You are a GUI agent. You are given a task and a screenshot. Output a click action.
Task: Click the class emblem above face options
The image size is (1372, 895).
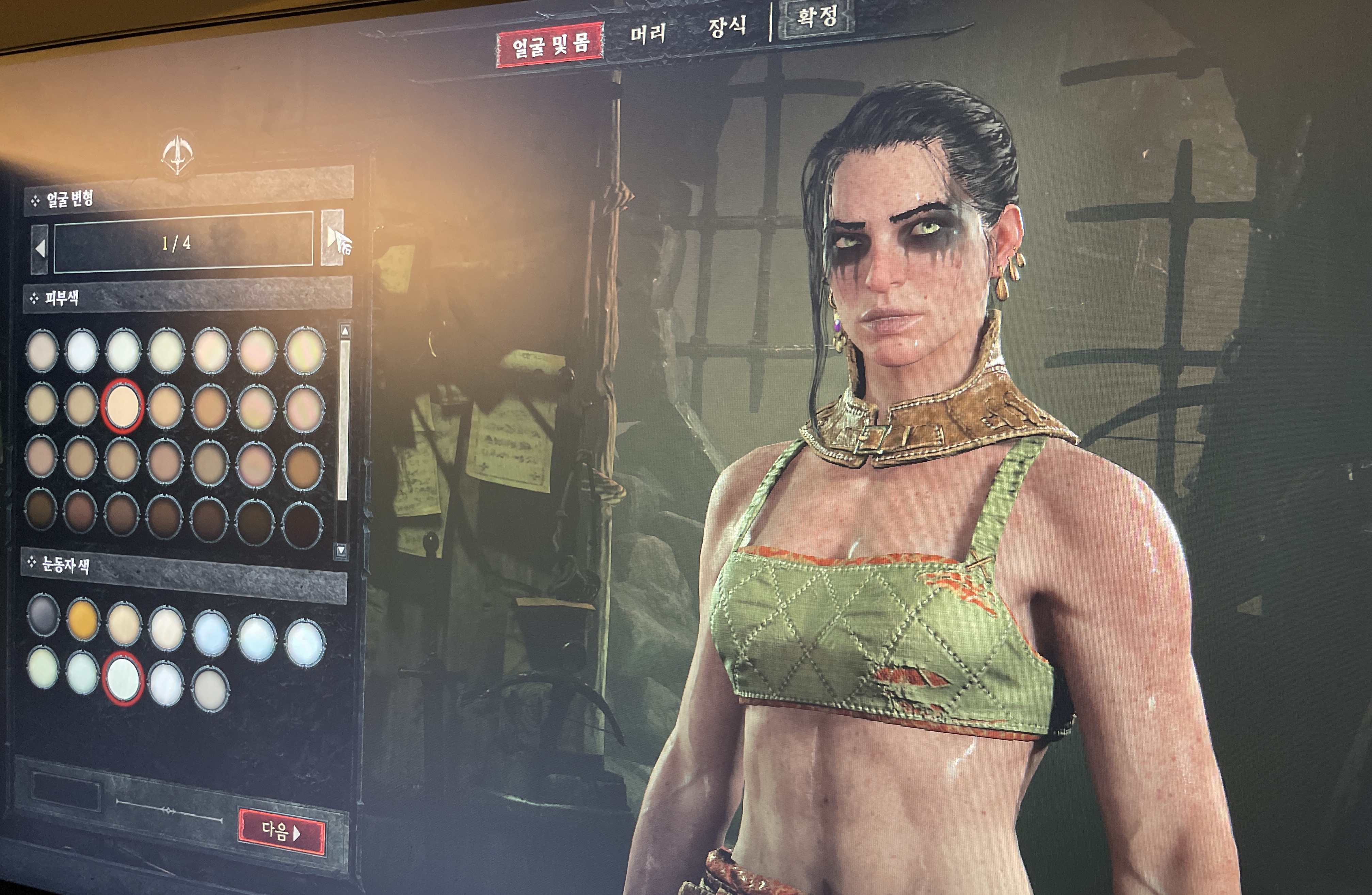pos(177,154)
